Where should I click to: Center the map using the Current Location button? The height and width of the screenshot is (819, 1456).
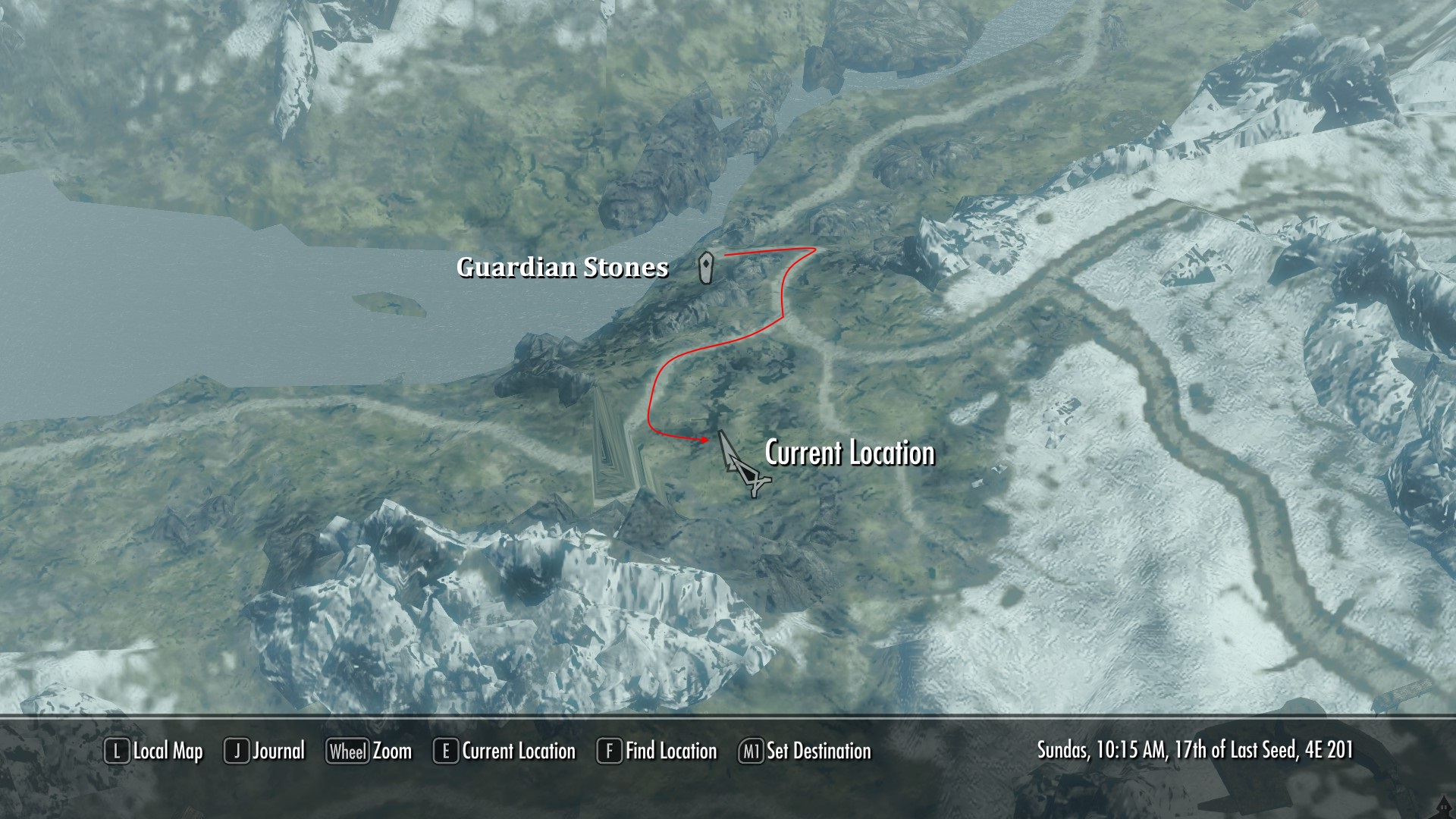[505, 752]
